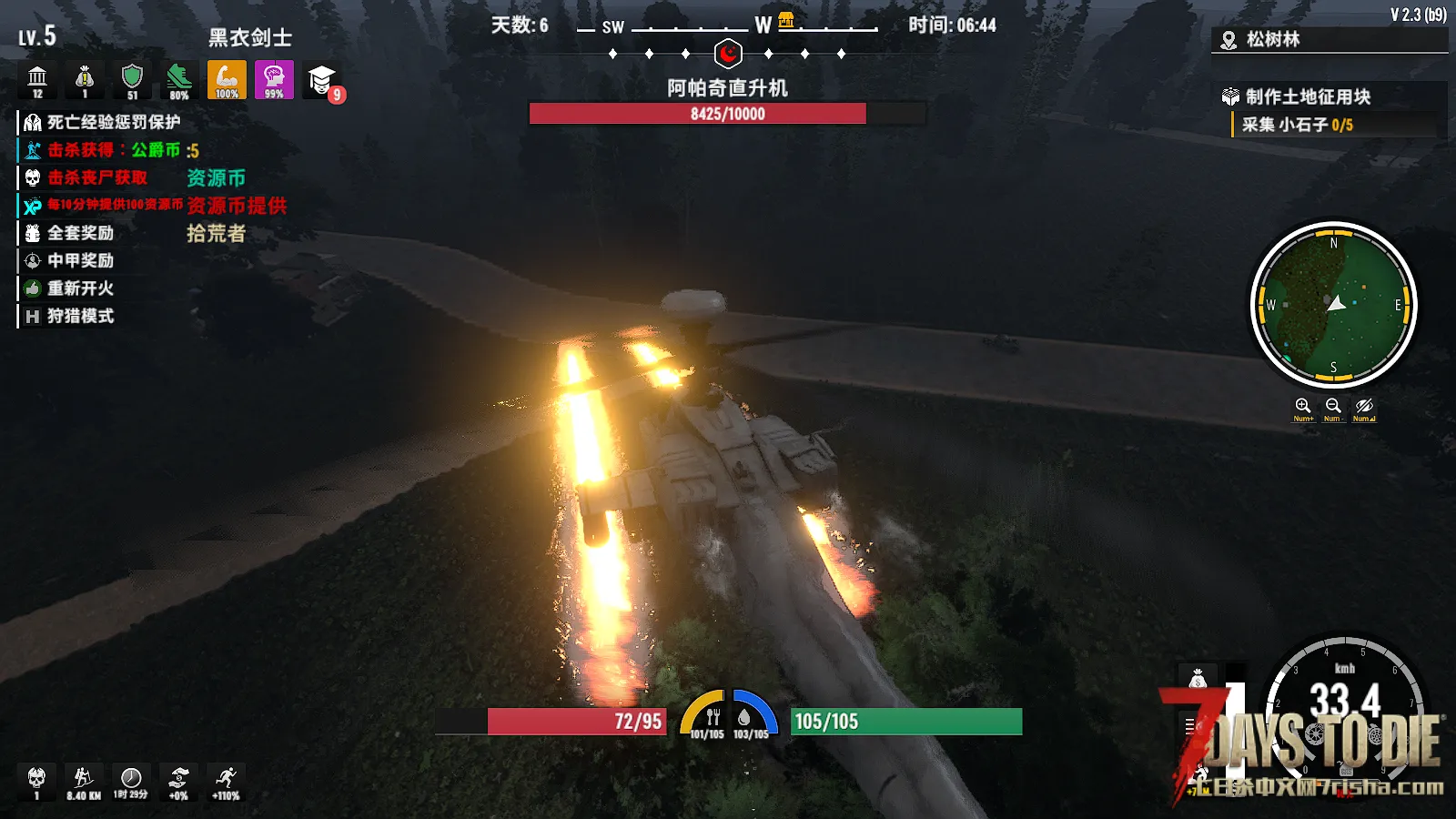Screen dimensions: 1456x819
Task: Click the clock playtime icon
Action: tap(131, 779)
